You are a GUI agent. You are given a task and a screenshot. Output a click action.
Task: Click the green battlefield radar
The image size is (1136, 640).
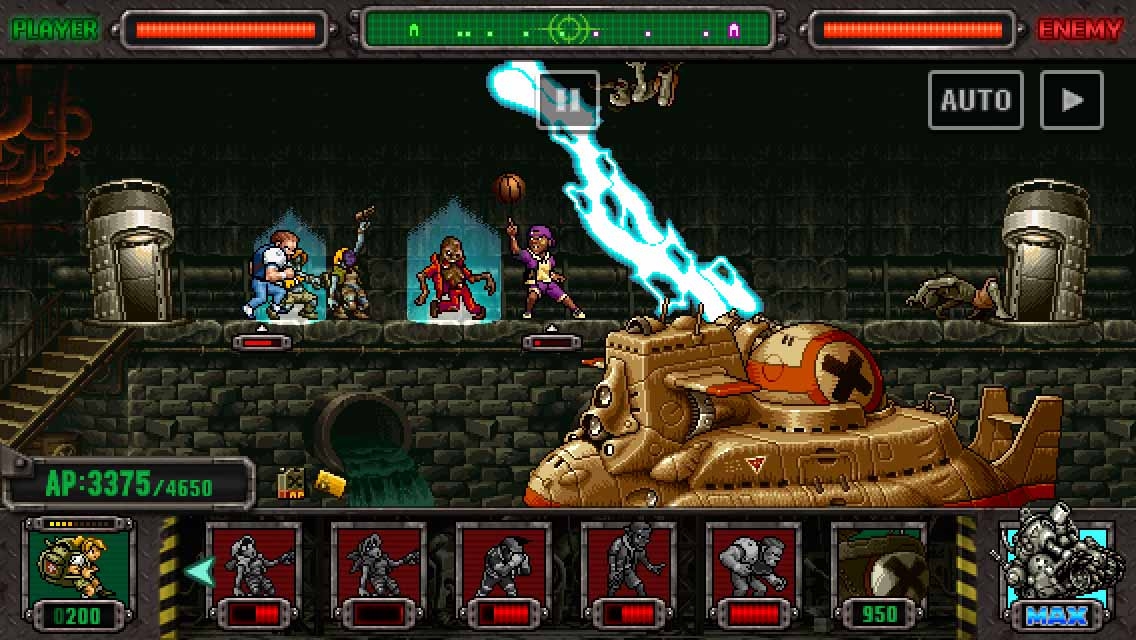[x=567, y=30]
